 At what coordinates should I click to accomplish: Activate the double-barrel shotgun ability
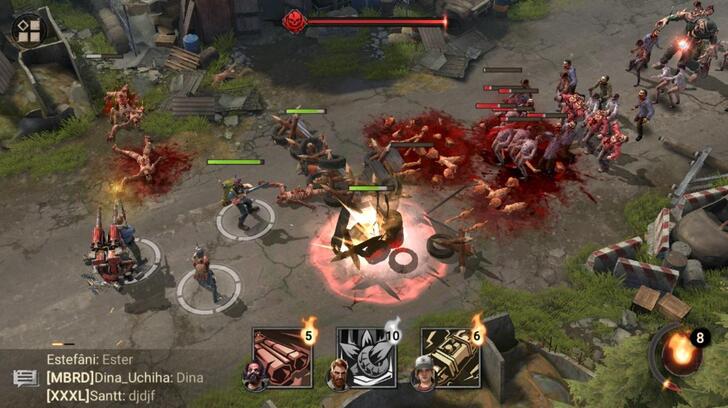coord(280,358)
